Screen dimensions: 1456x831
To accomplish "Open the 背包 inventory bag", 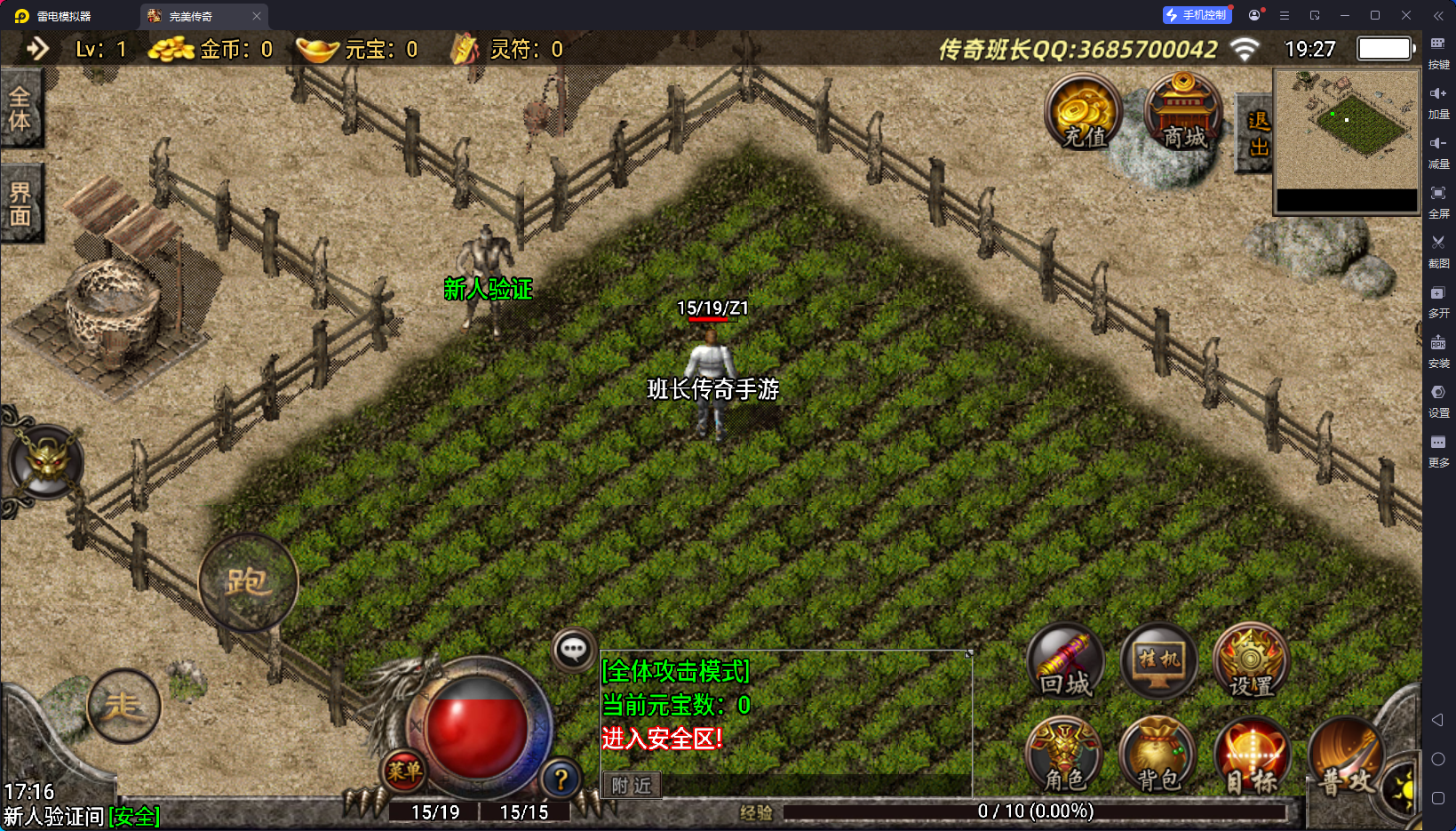I will (x=1158, y=756).
